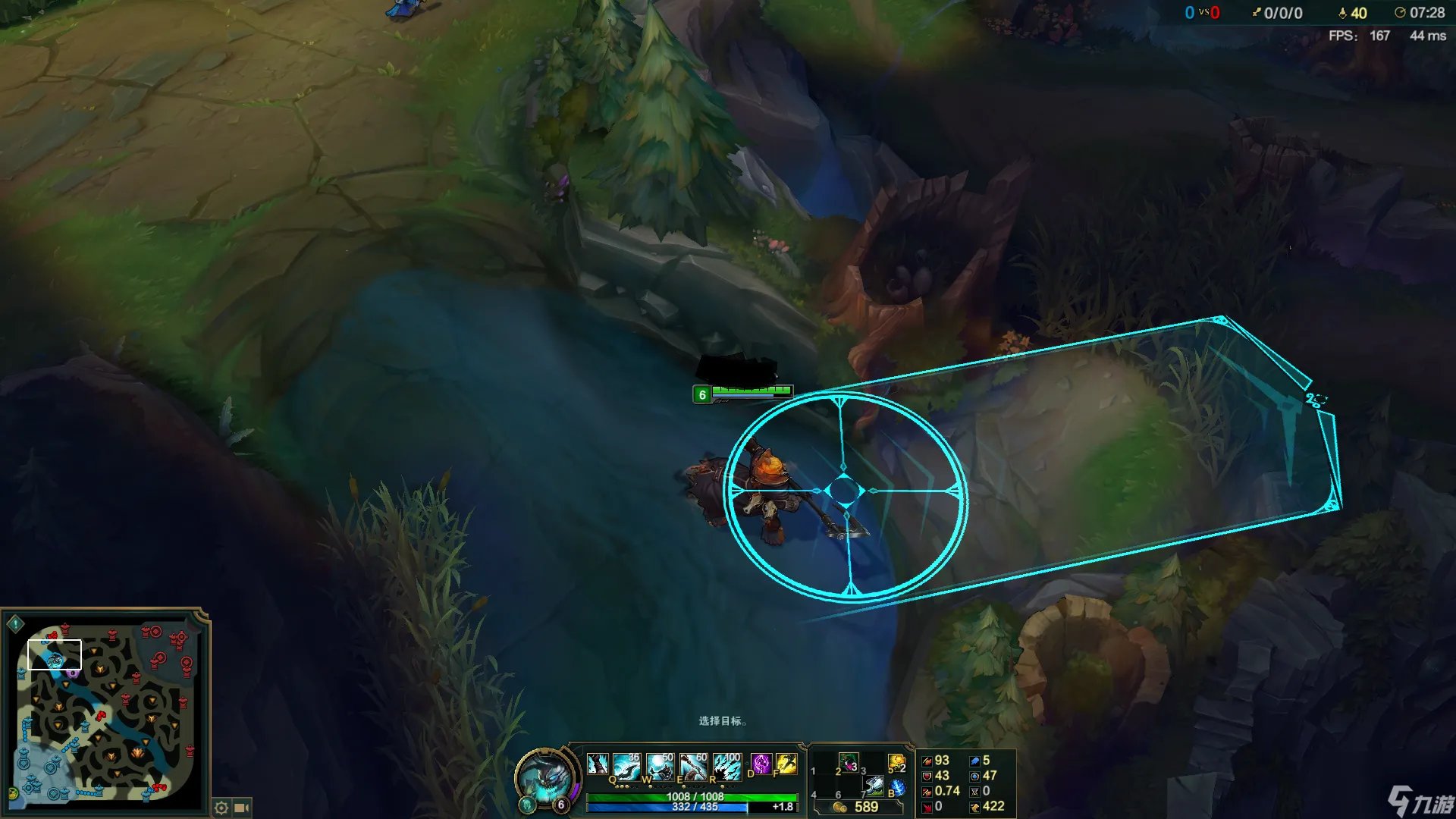Click the minimap alert ping icon
The width and height of the screenshot is (1456, 819).
(x=15, y=624)
